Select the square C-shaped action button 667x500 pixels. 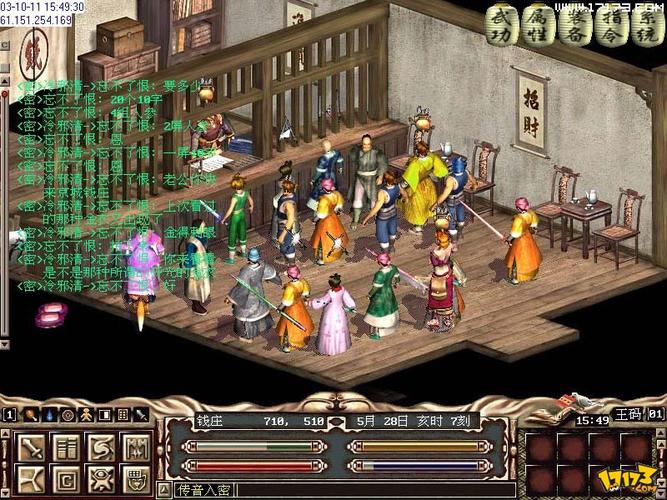[66, 479]
